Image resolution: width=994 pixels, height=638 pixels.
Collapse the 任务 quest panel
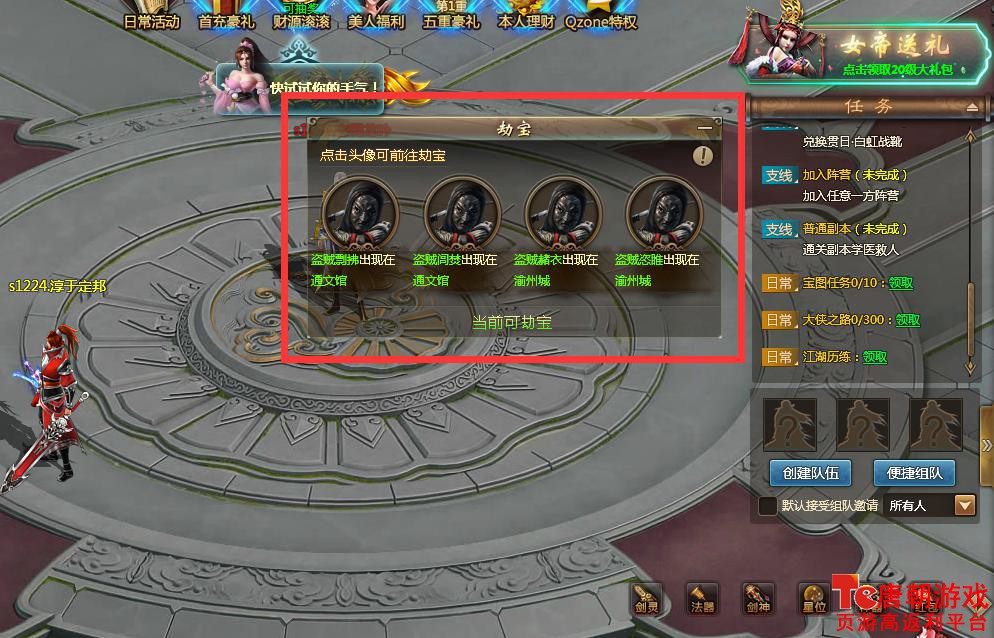pyautogui.click(x=971, y=107)
